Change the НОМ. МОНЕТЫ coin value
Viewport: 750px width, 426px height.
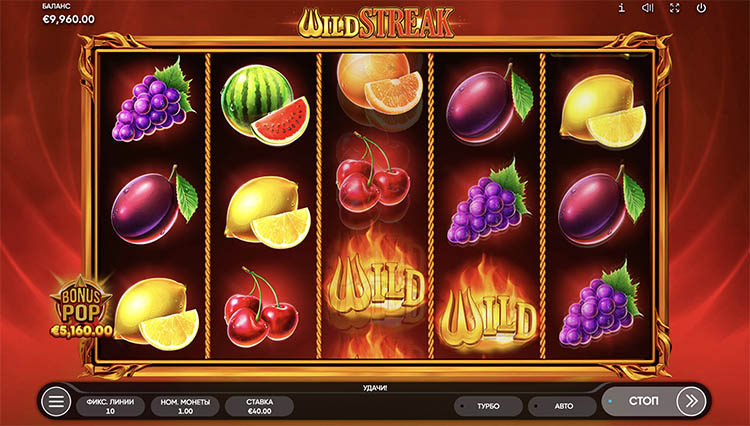(185, 404)
